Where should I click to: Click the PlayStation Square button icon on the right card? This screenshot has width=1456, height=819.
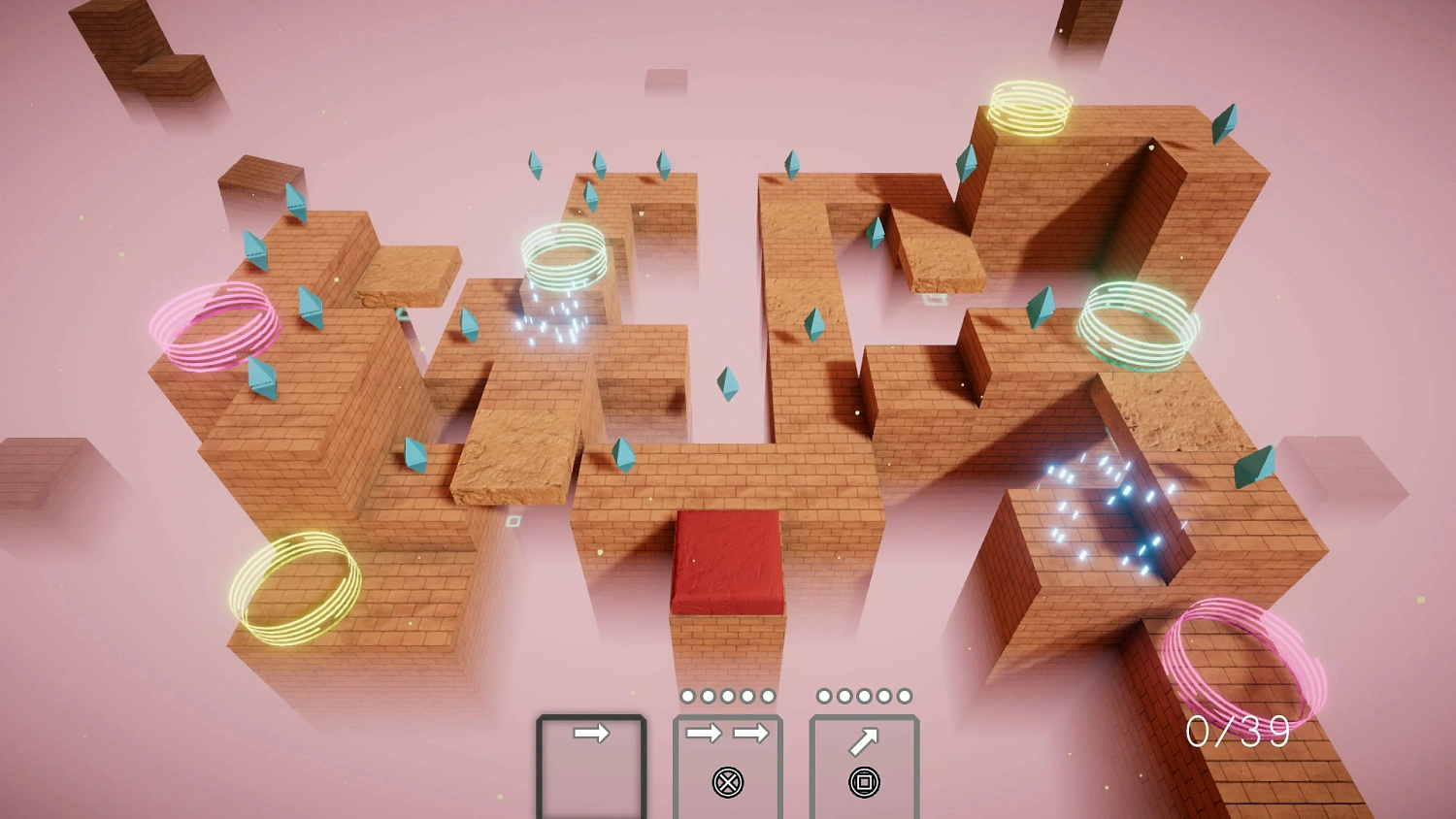tap(864, 780)
